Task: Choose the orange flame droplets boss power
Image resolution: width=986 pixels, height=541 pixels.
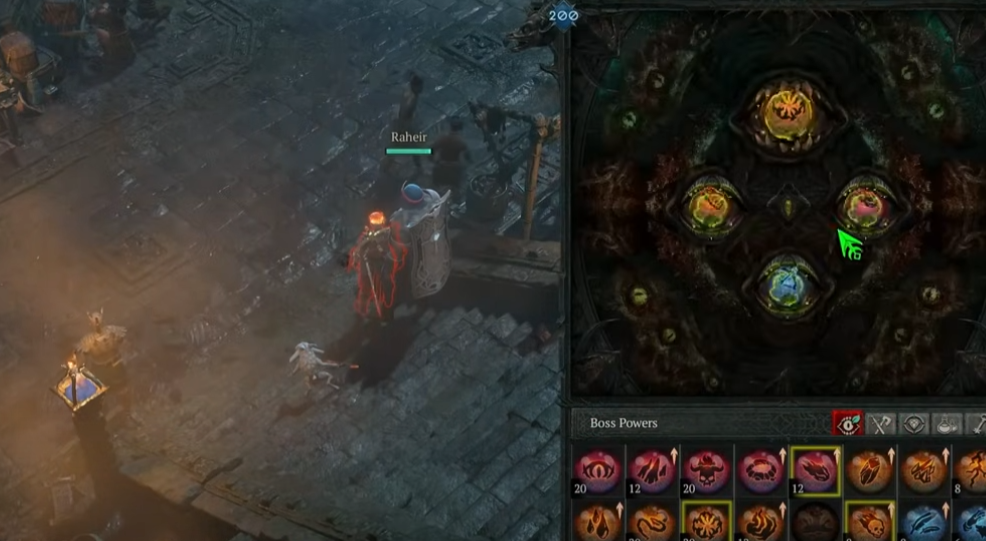Action: [598, 523]
